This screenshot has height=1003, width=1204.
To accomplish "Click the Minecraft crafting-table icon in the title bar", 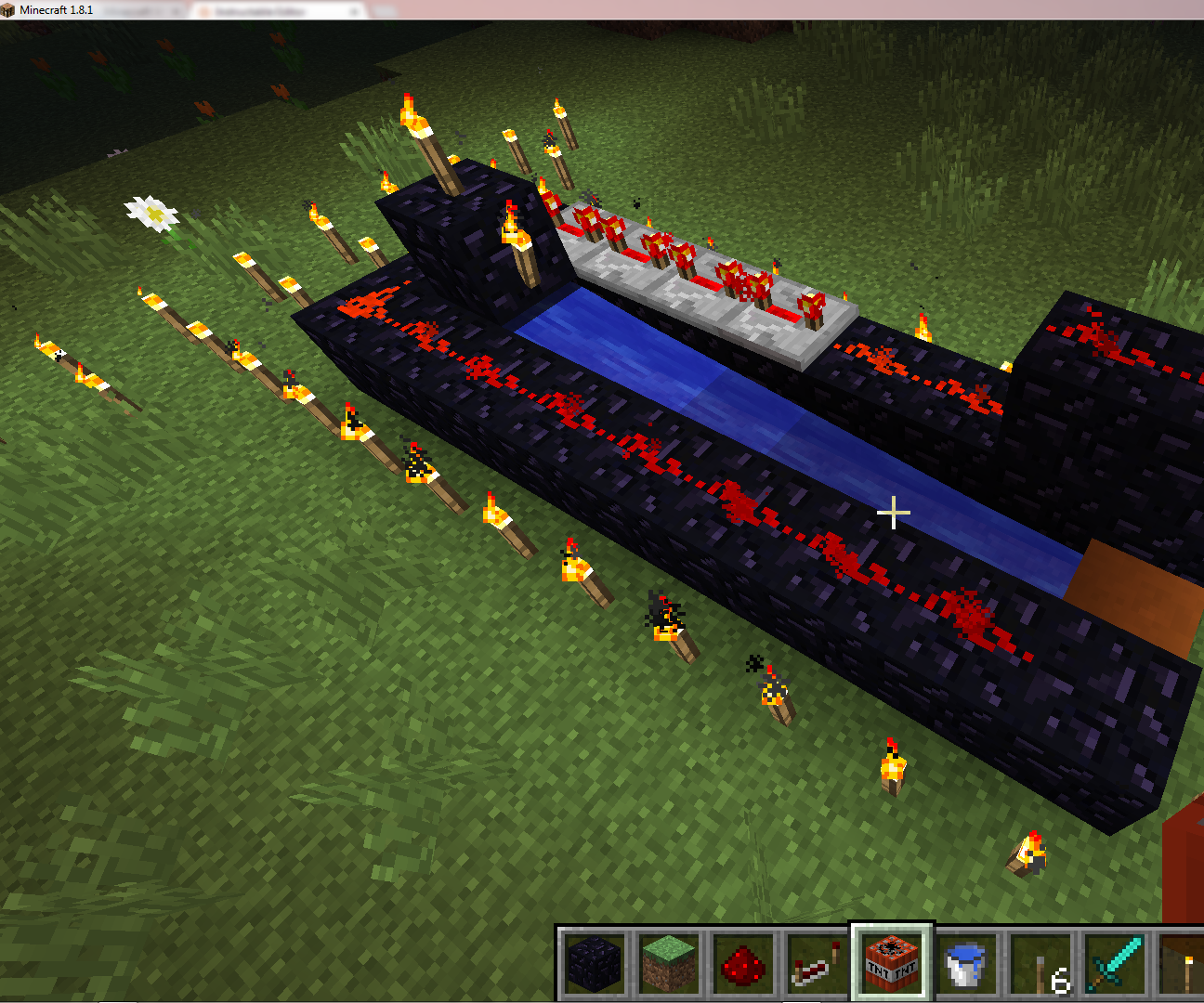I will tap(9, 9).
